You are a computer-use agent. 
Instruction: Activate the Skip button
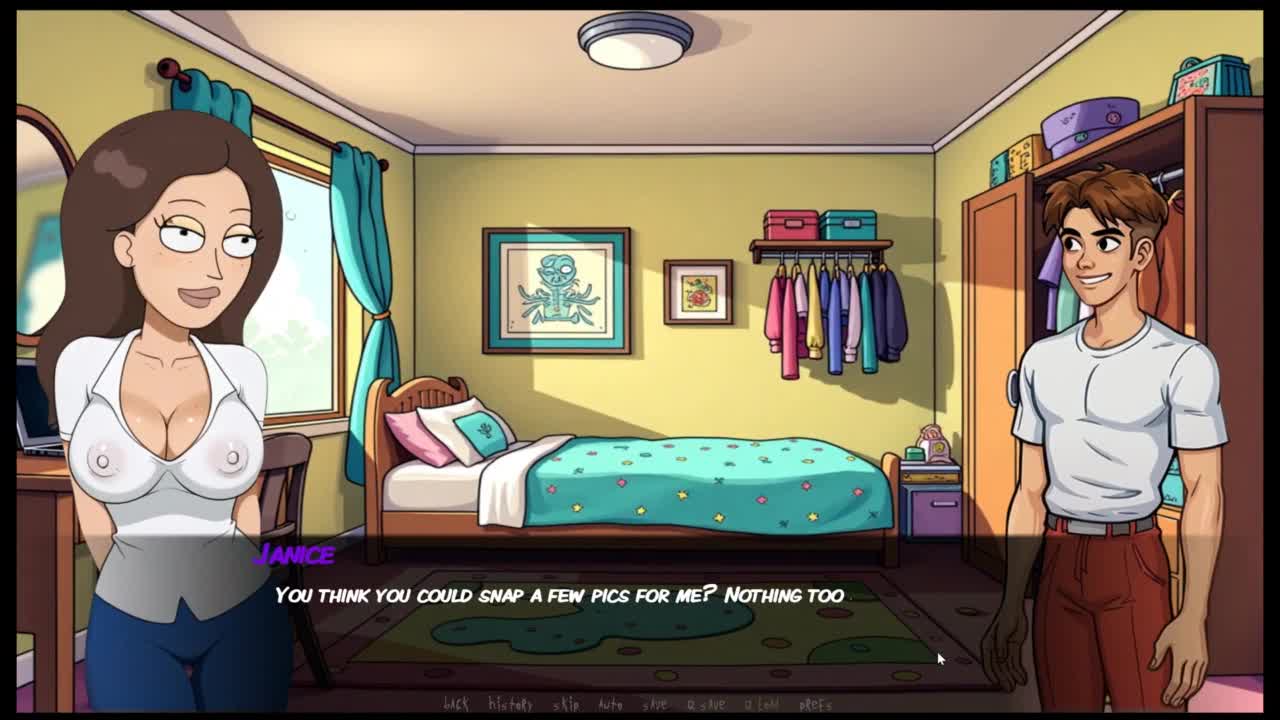coord(566,704)
